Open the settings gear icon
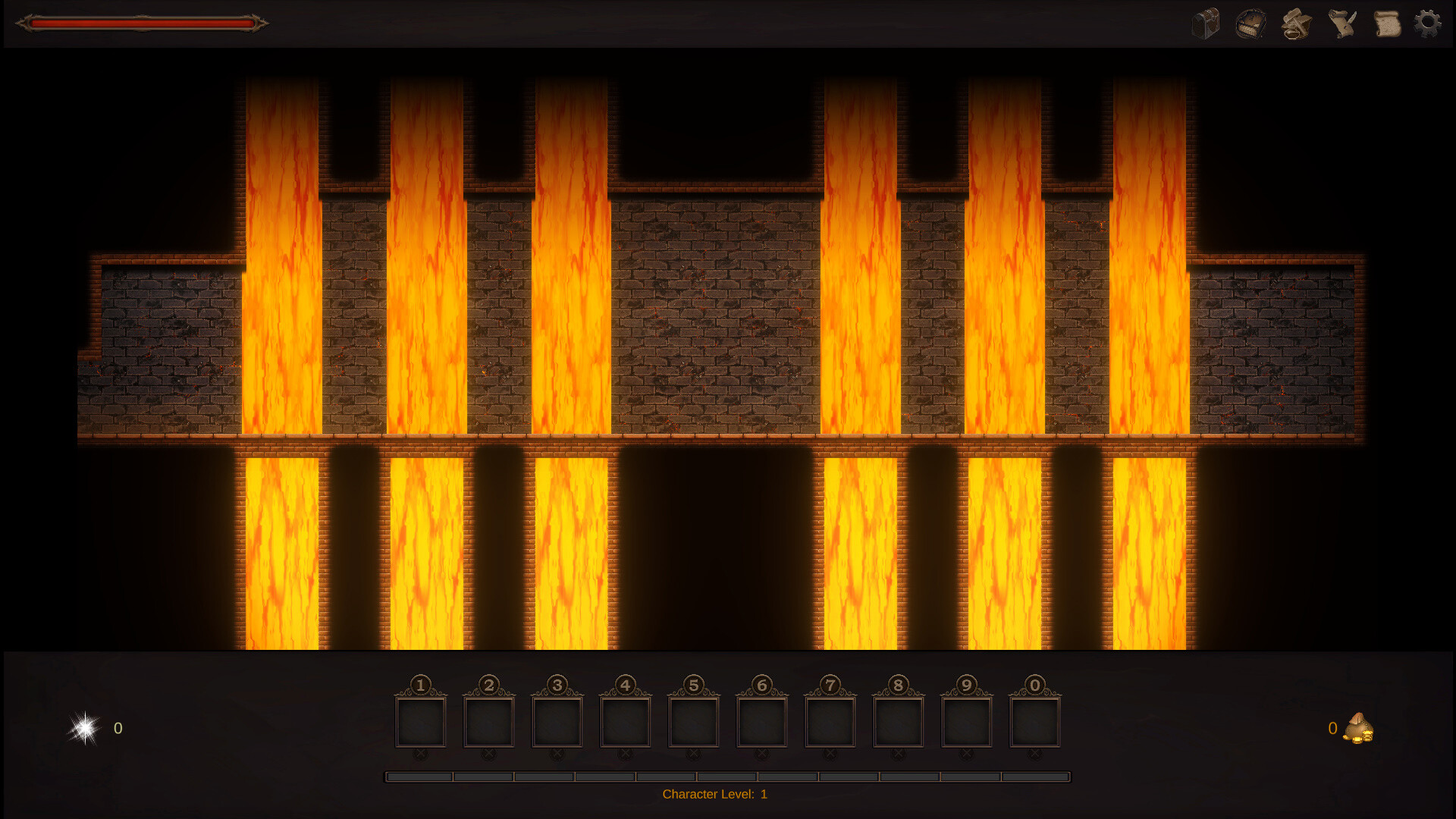 tap(1429, 24)
